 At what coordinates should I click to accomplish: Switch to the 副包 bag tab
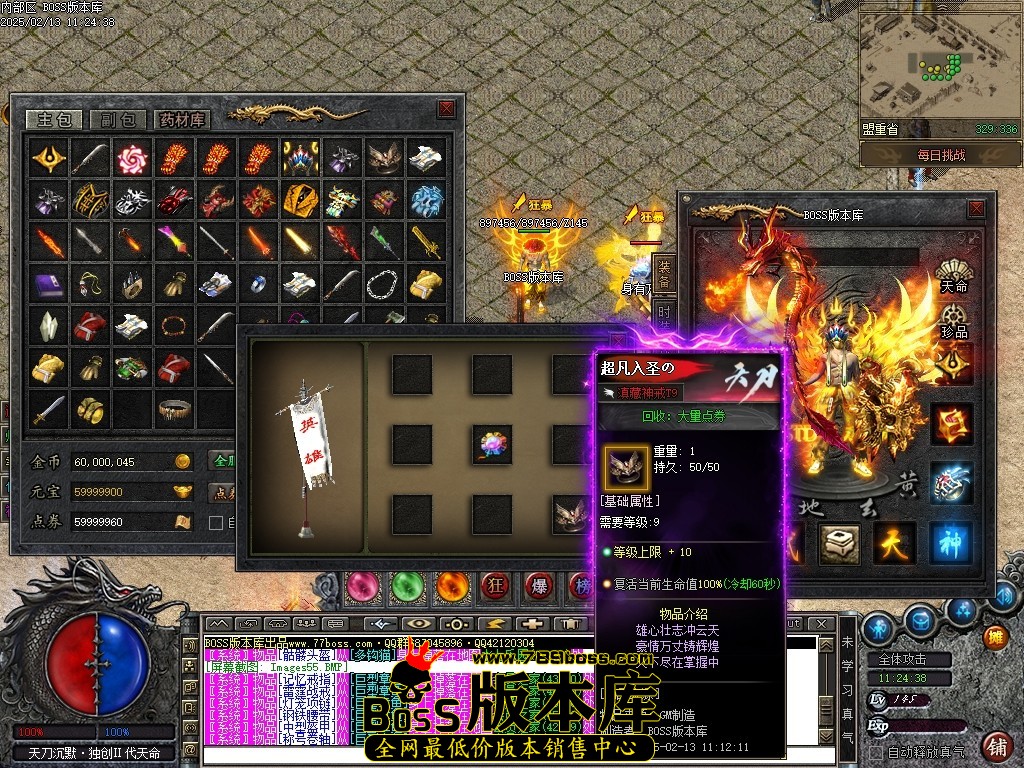pos(118,119)
